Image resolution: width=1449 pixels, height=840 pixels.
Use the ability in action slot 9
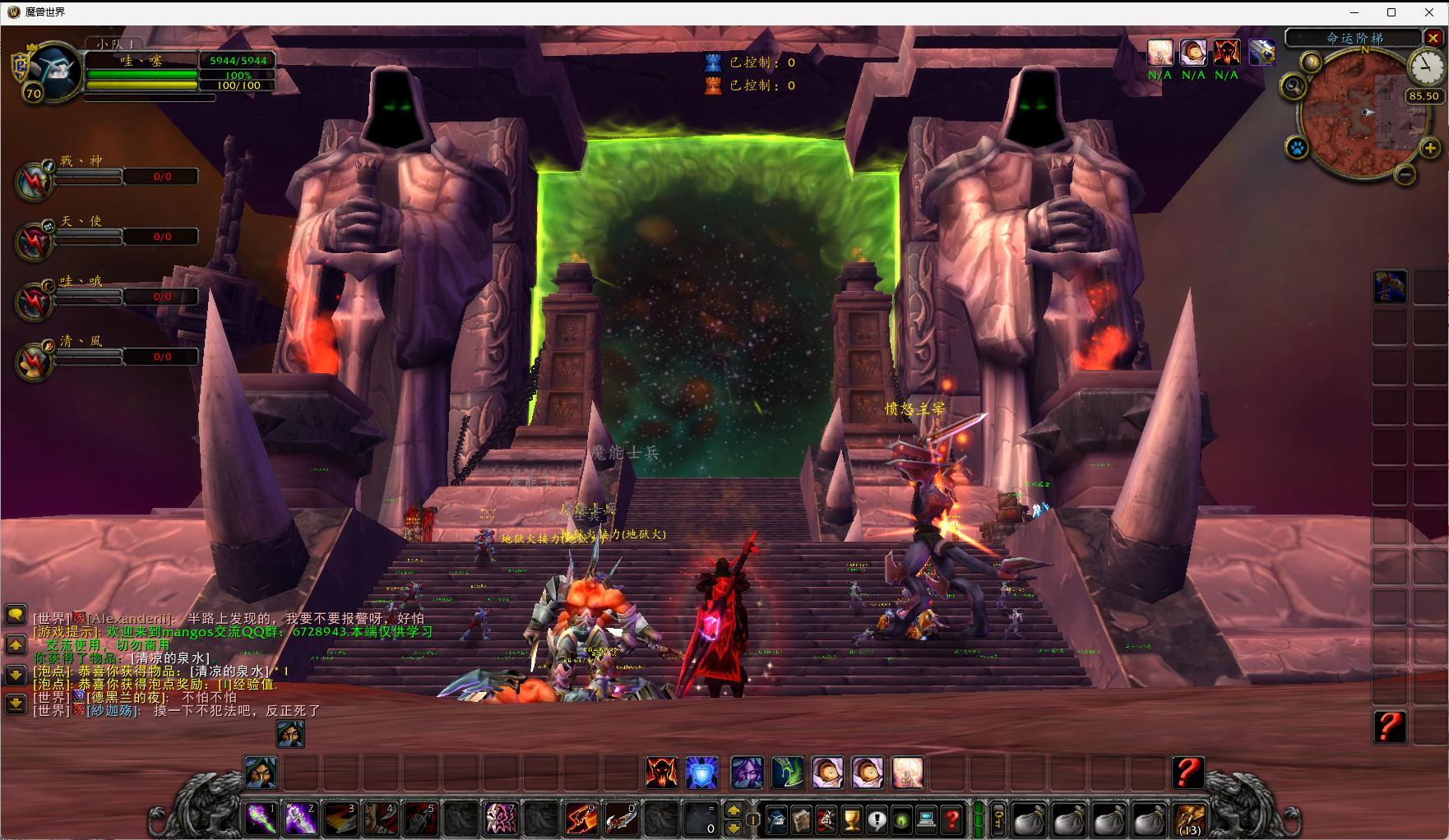pyautogui.click(x=581, y=819)
